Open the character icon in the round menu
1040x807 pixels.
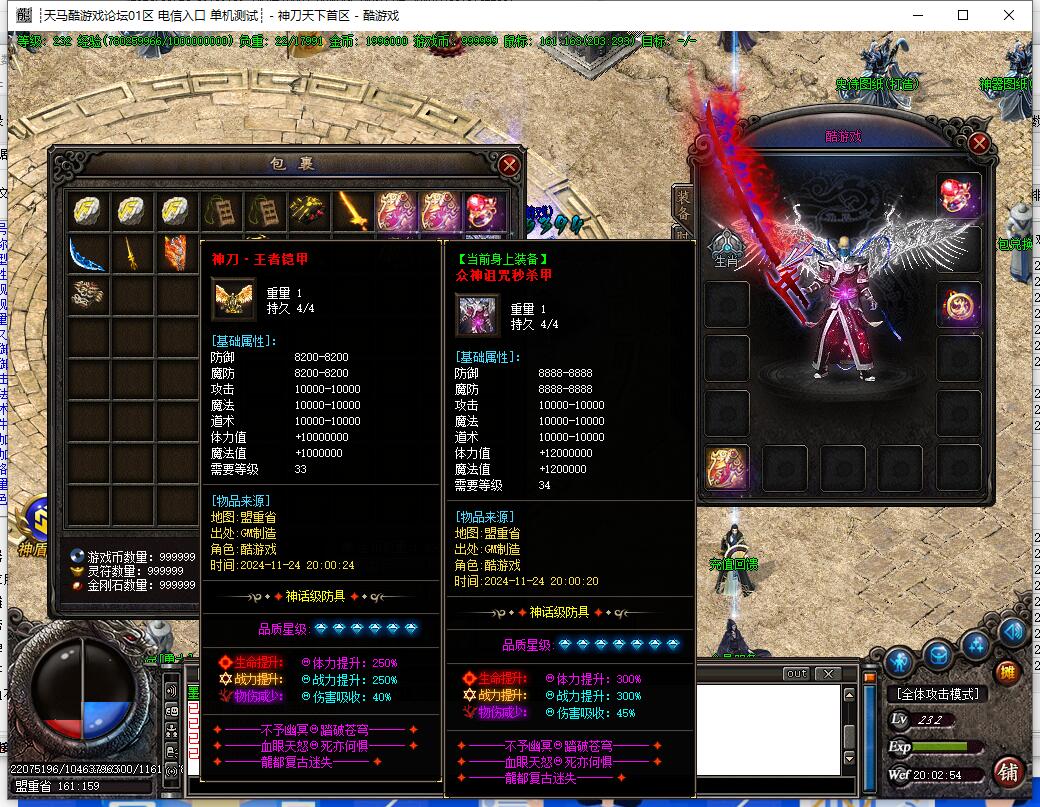(900, 661)
